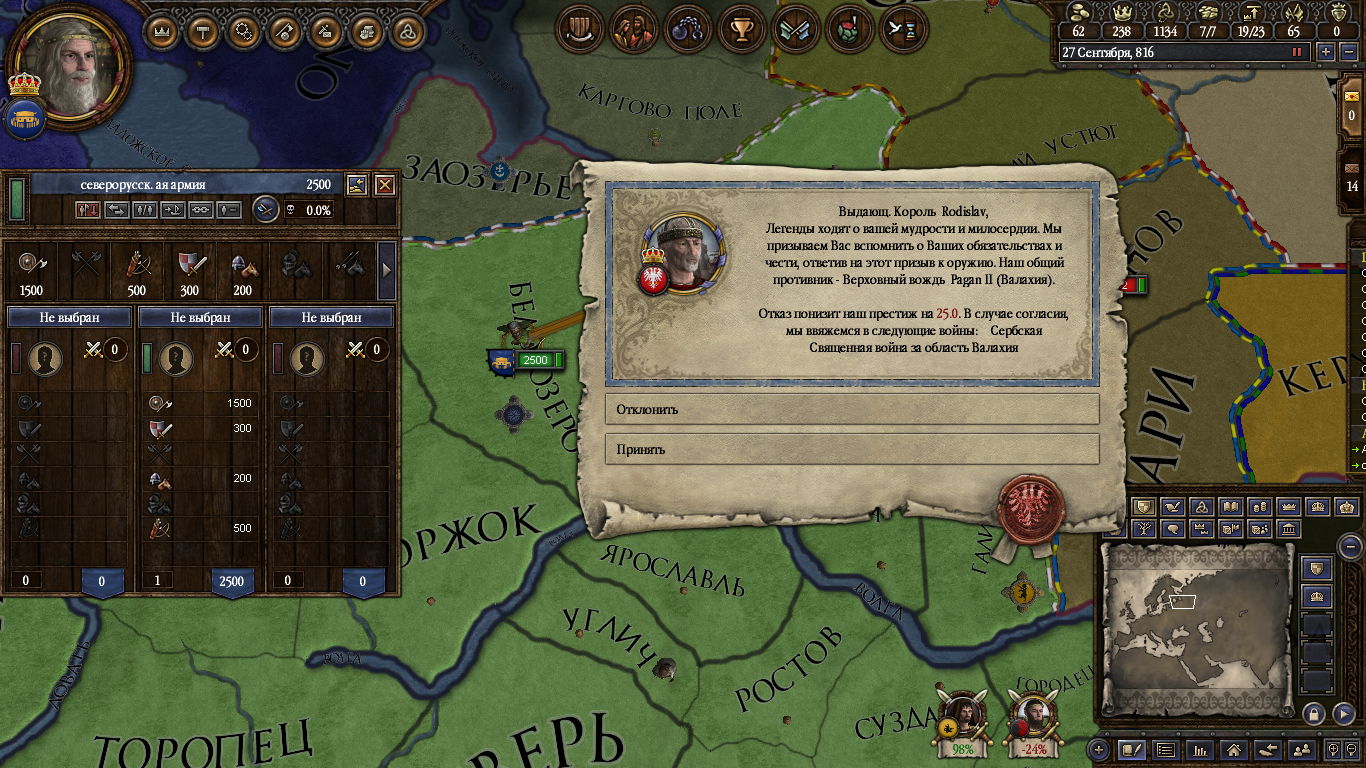Increase game speed with the plus button
The width and height of the screenshot is (1366, 768).
(1326, 52)
